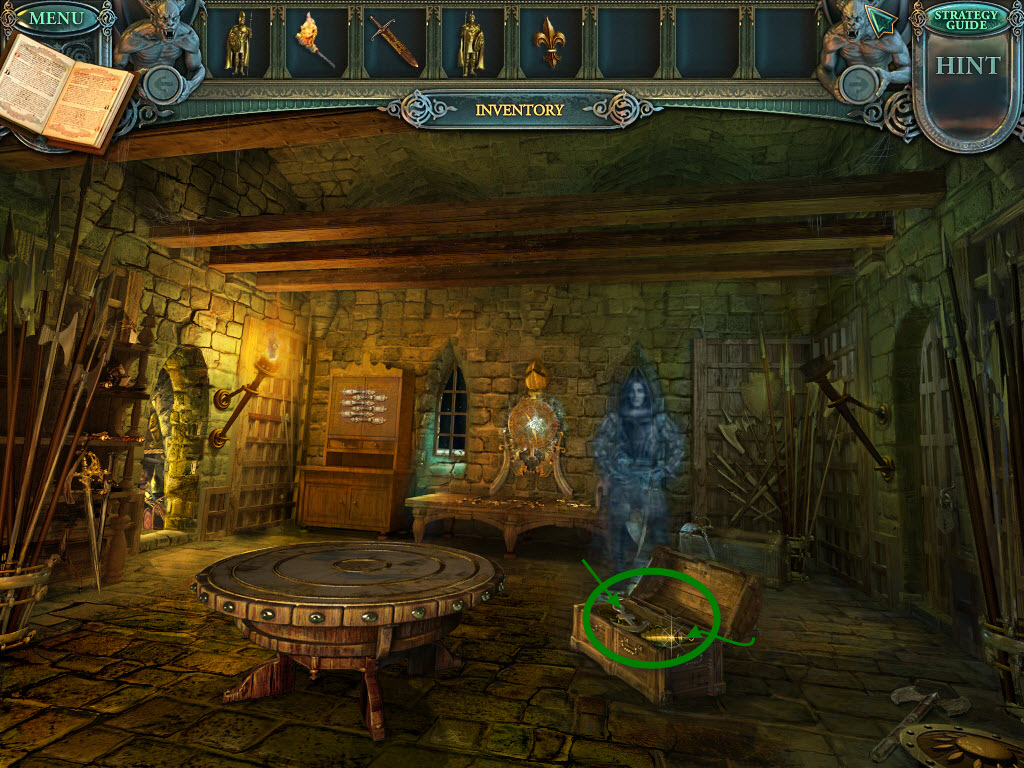Screen dimensions: 1024x768
Task: Select the golden fleur-de-lis item
Action: (550, 43)
